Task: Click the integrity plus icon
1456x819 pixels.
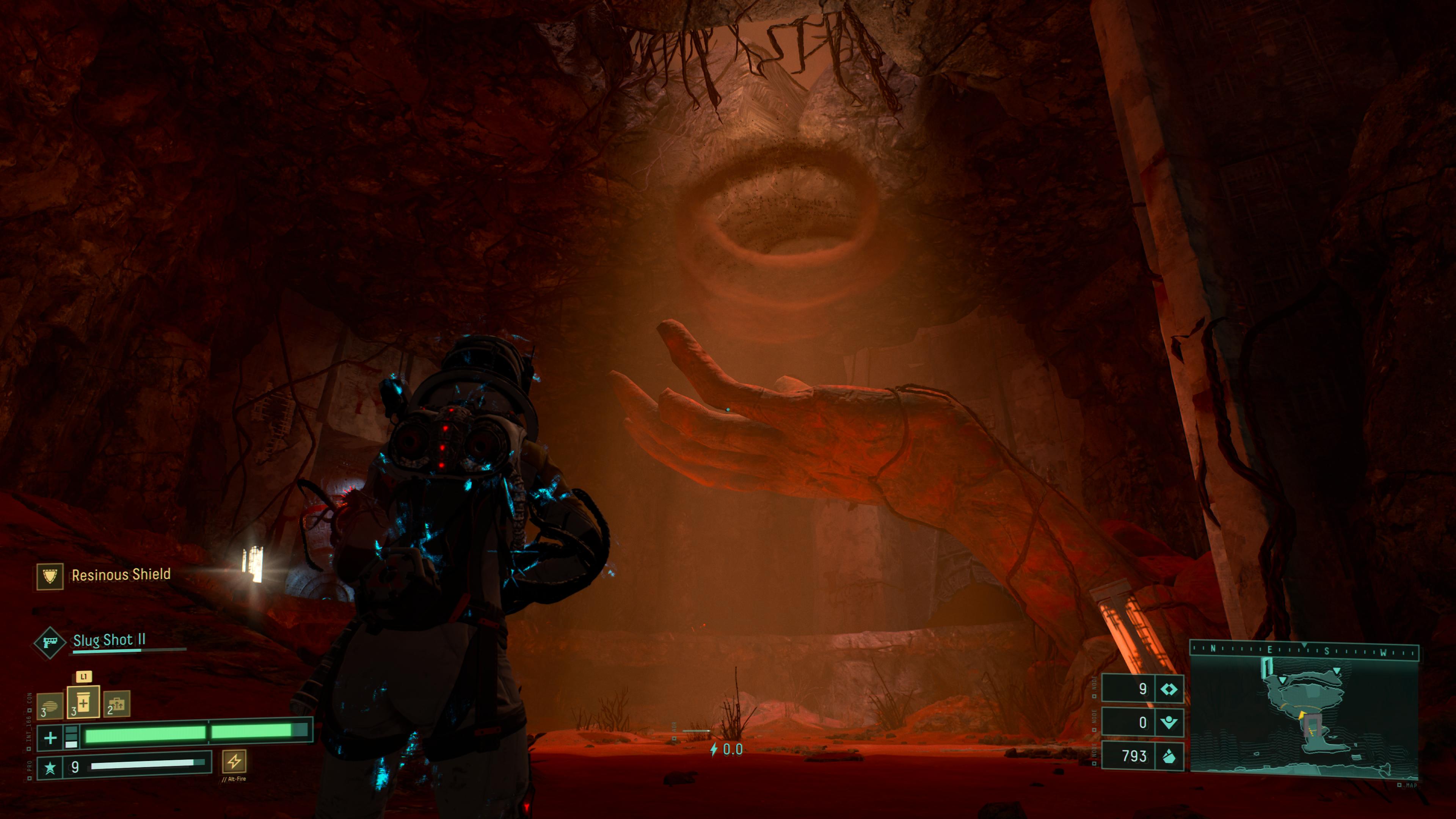Action: pyautogui.click(x=50, y=737)
